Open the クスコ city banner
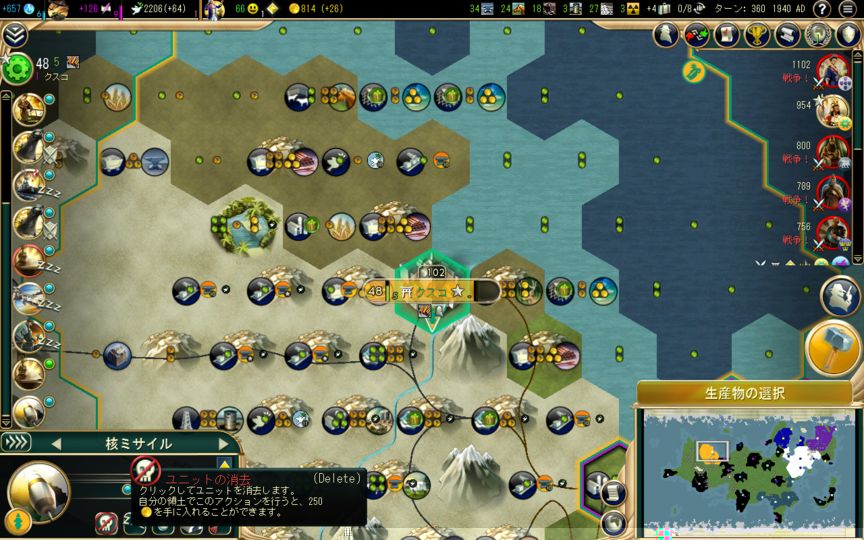This screenshot has height=540, width=864. [x=432, y=291]
